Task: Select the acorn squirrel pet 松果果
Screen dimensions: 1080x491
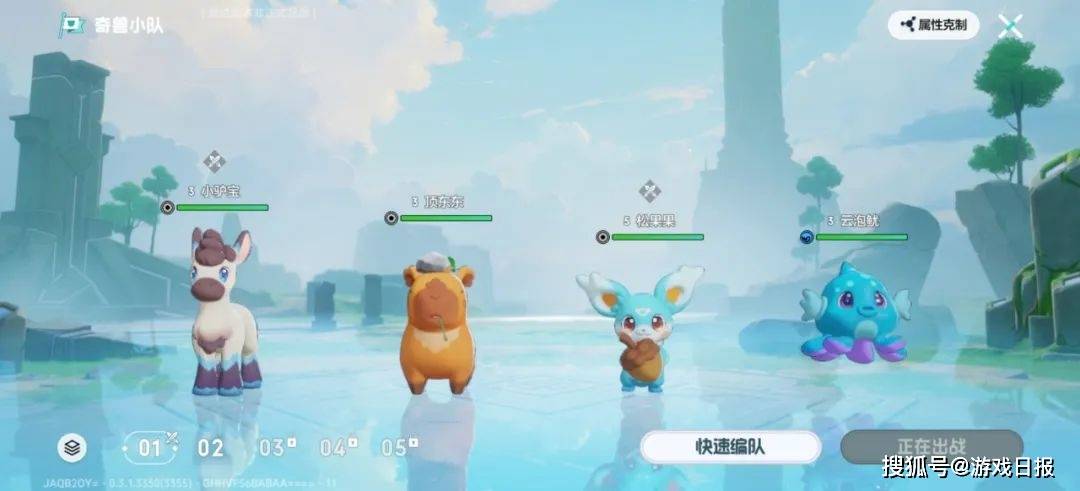Action: (640, 325)
